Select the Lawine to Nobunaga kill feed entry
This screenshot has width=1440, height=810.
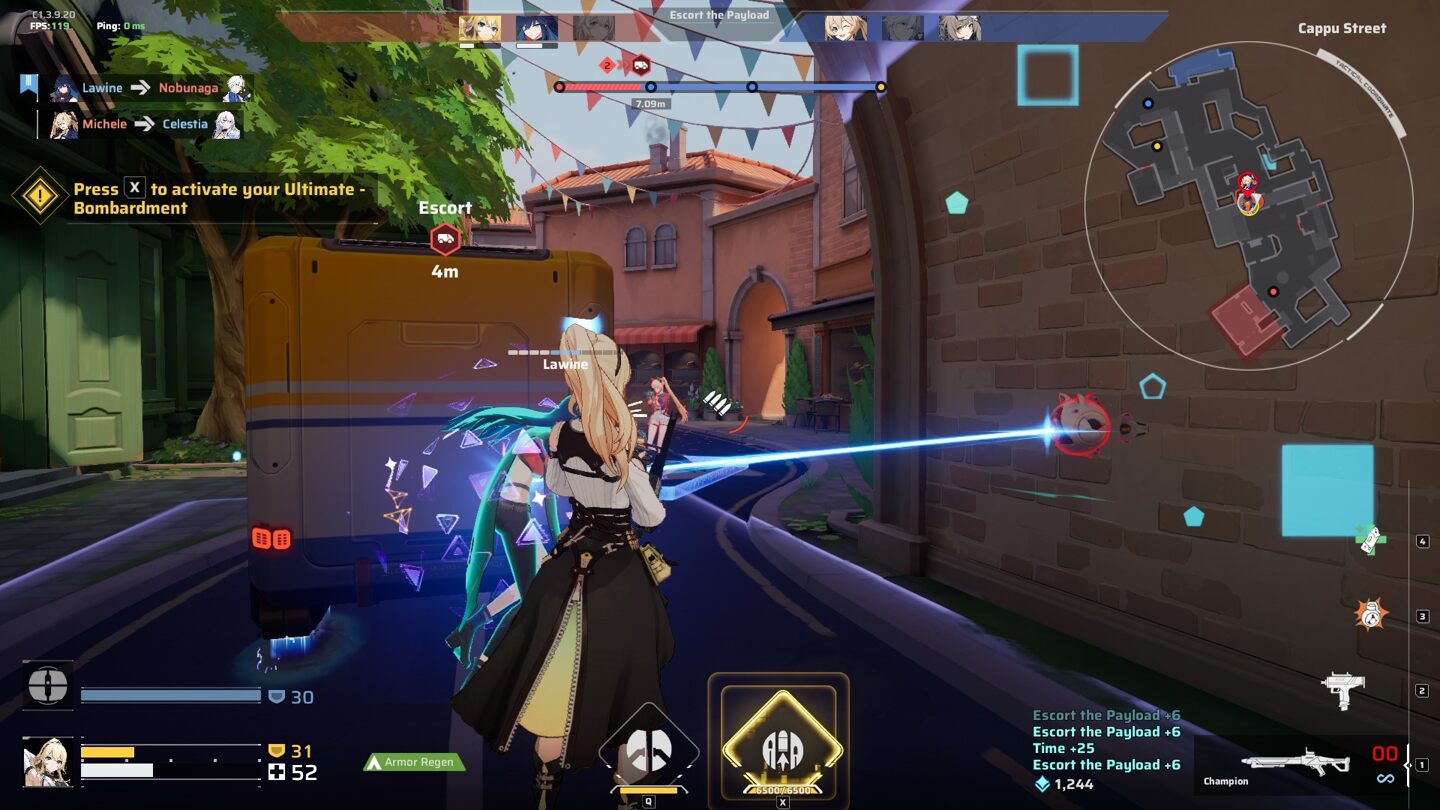tap(149, 88)
